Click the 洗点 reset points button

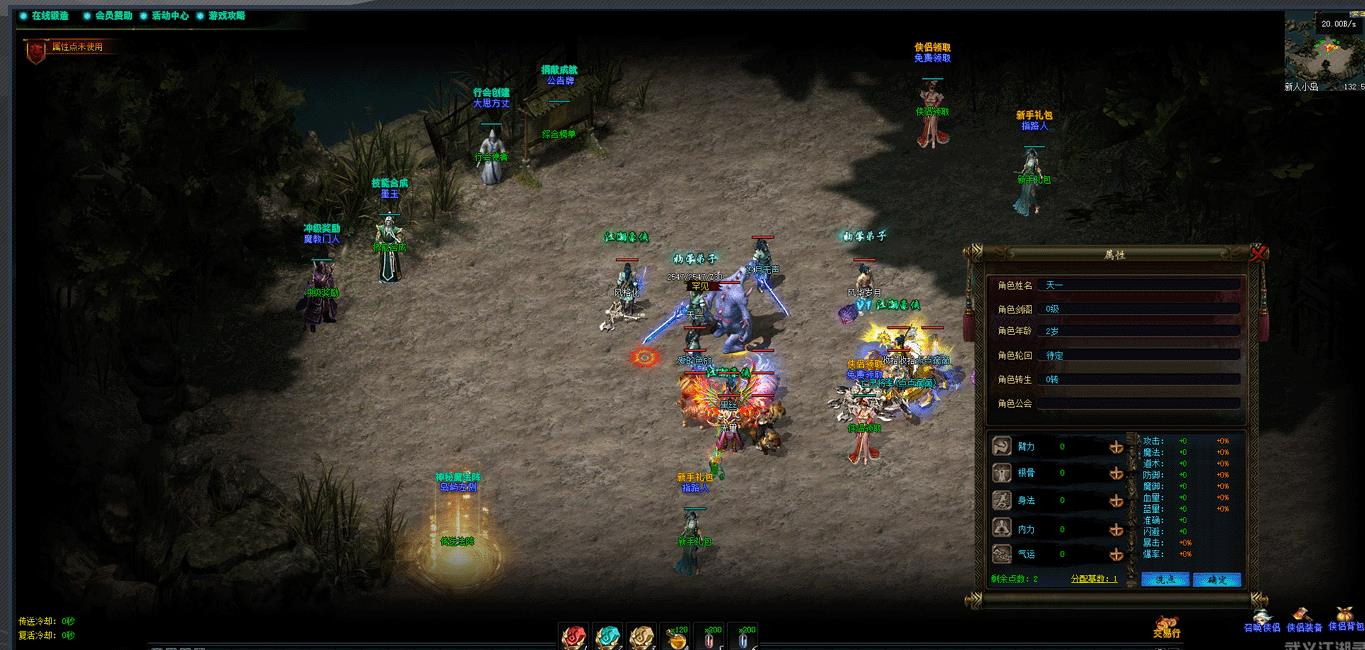coord(1165,579)
